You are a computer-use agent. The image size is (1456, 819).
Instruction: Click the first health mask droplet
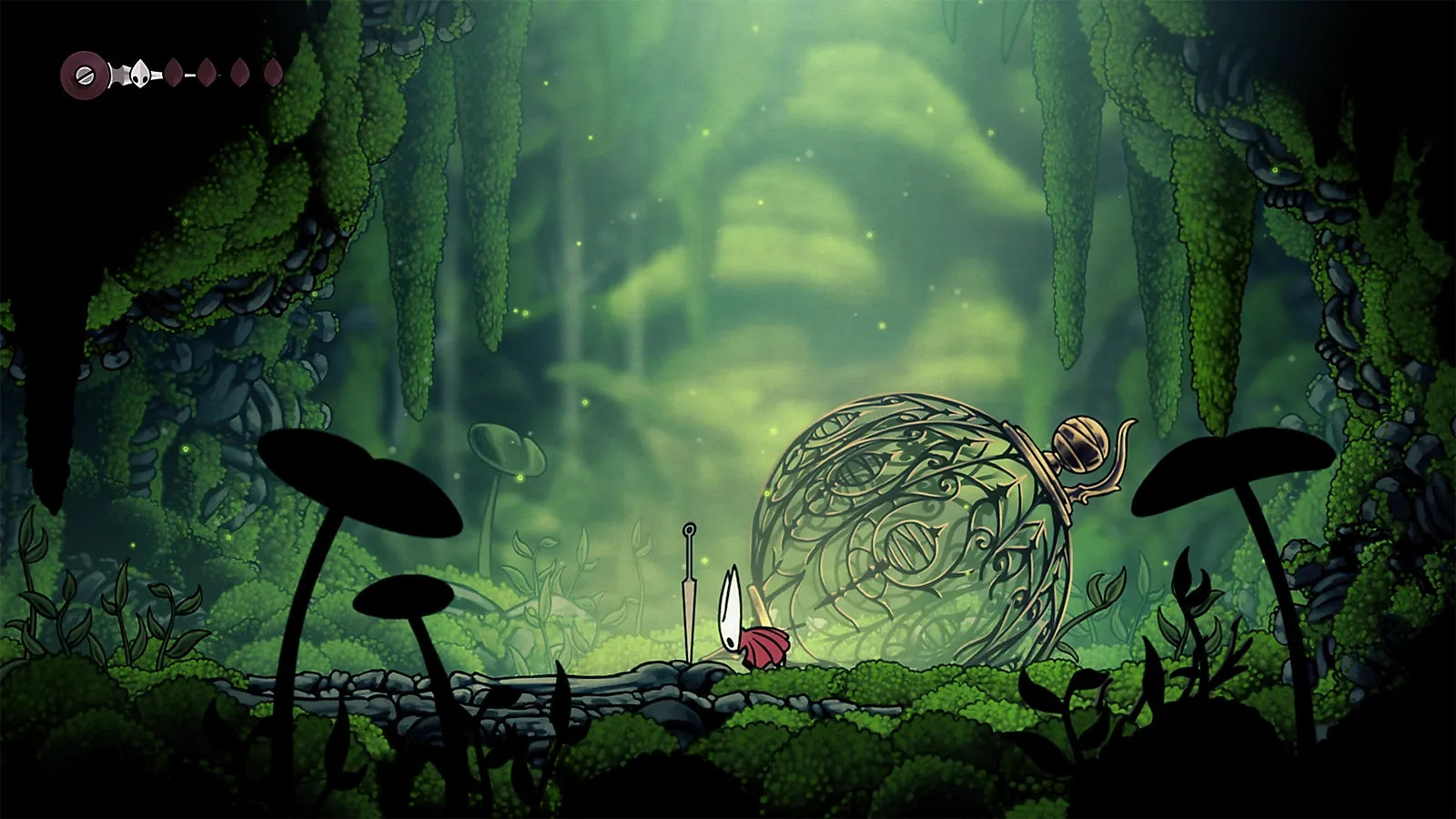(x=174, y=70)
